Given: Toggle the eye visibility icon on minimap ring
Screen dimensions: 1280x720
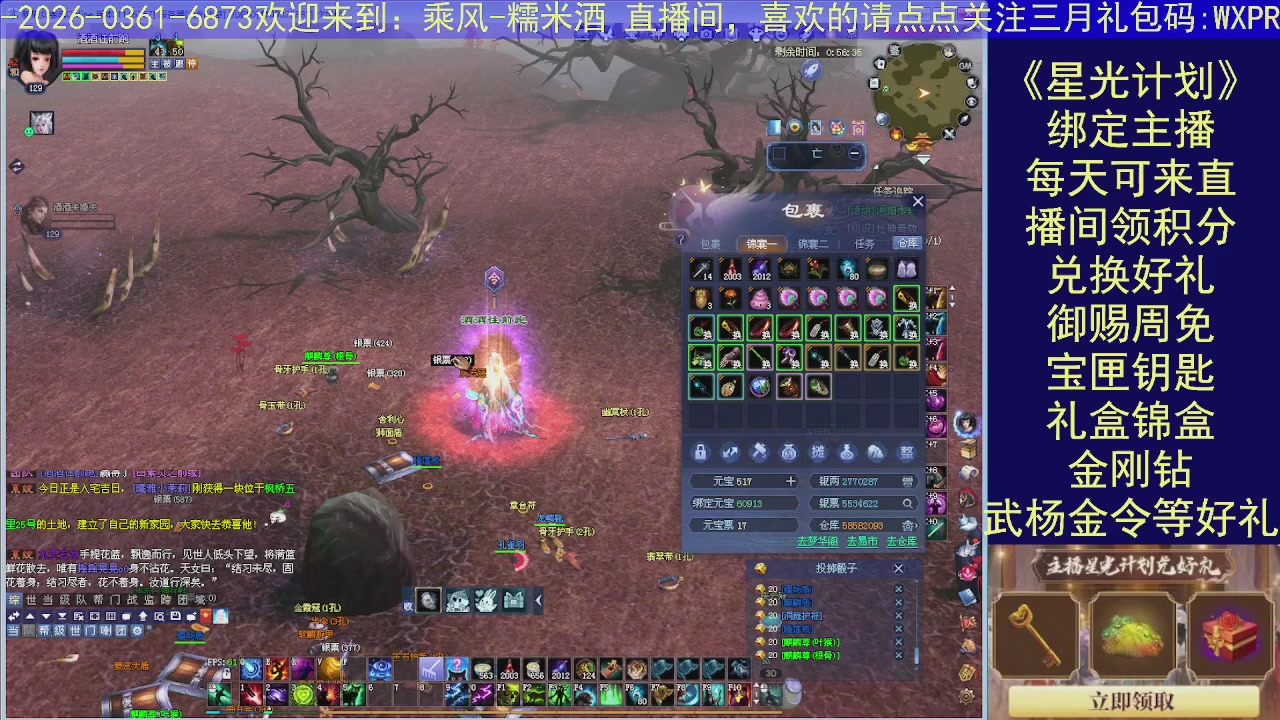Looking at the screenshot, I should tap(971, 100).
